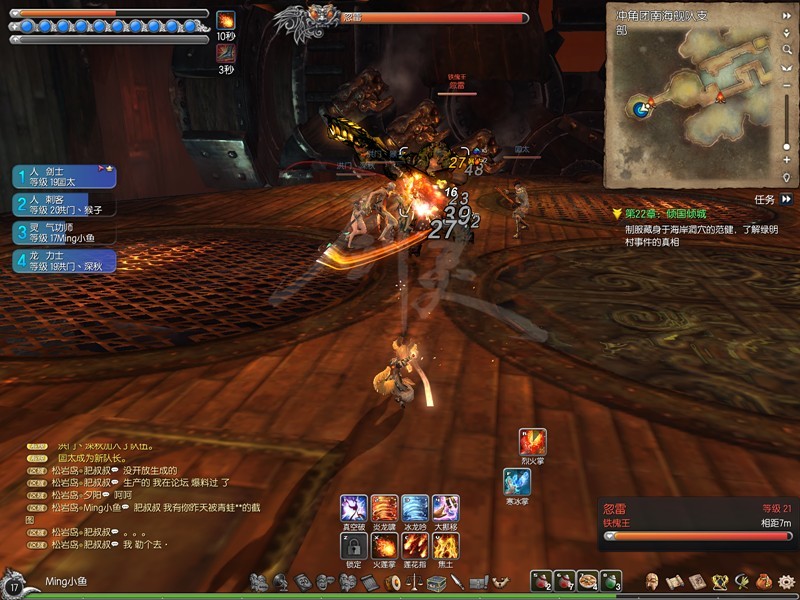Activate the 真空破 skill icon
The image size is (800, 600).
(x=354, y=508)
